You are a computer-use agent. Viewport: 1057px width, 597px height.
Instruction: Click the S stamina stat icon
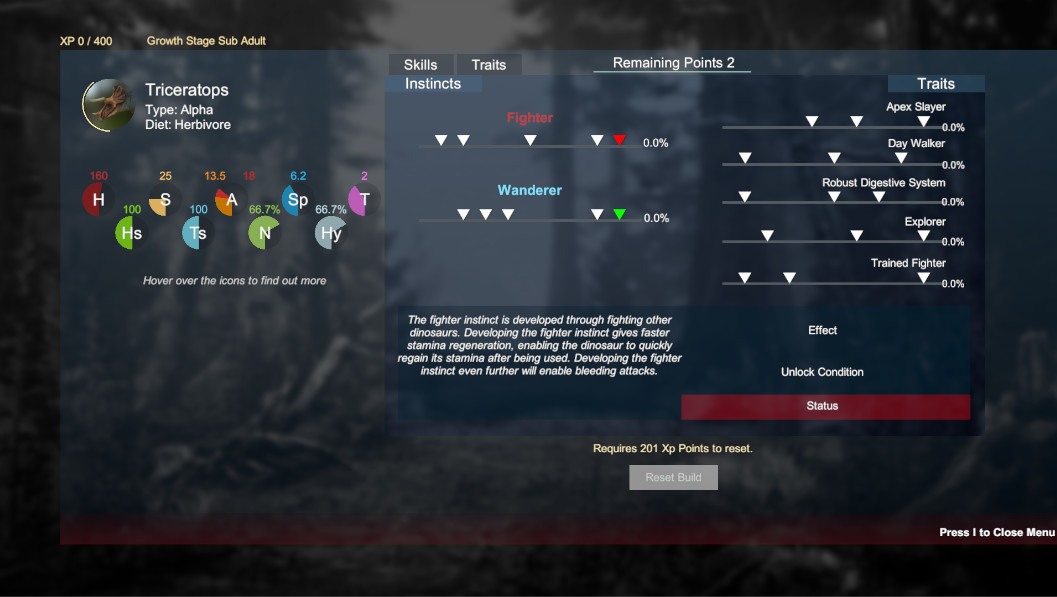(165, 200)
